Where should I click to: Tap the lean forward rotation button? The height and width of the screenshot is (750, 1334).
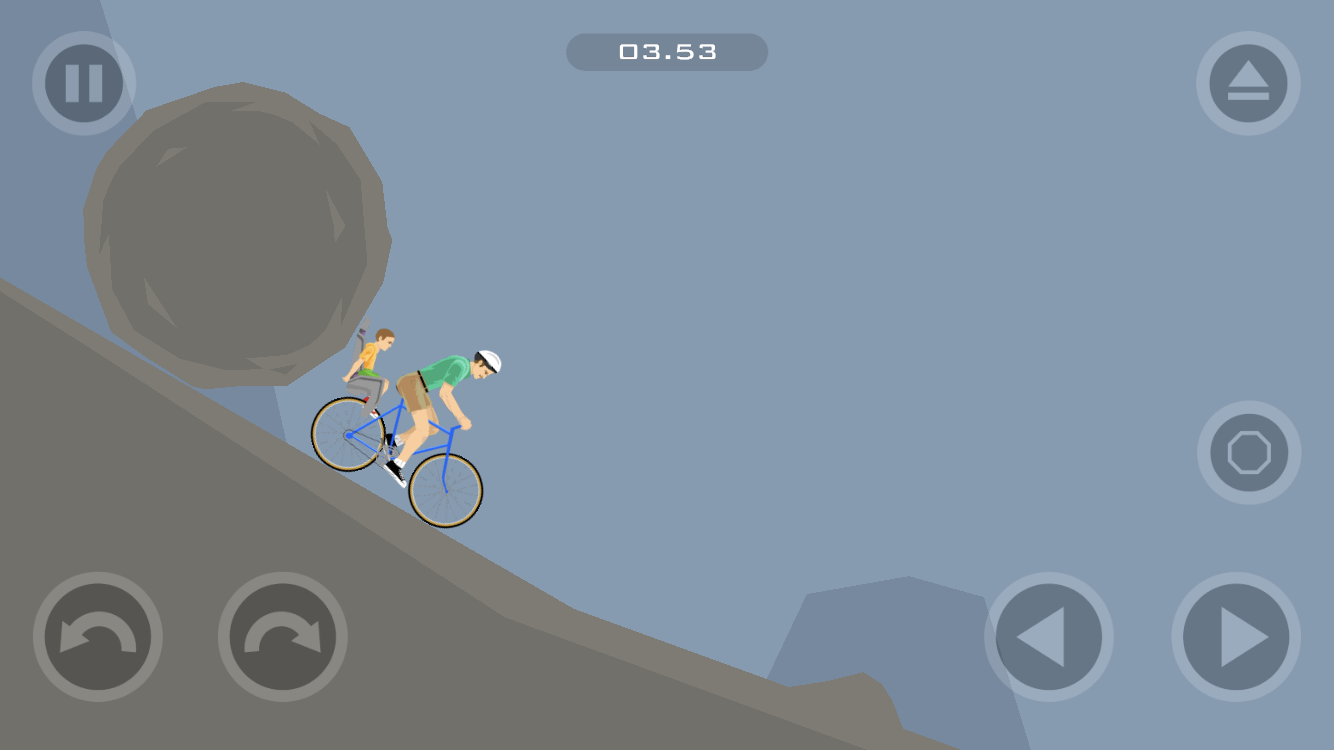[283, 637]
